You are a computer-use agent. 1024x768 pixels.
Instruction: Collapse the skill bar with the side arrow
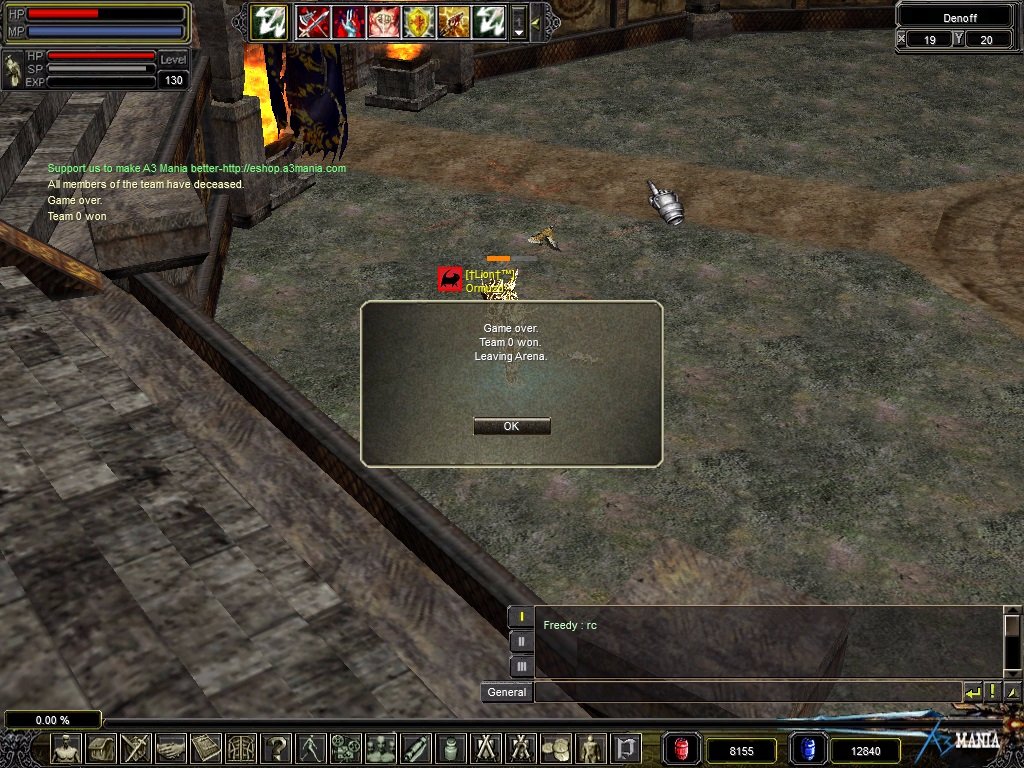536,21
